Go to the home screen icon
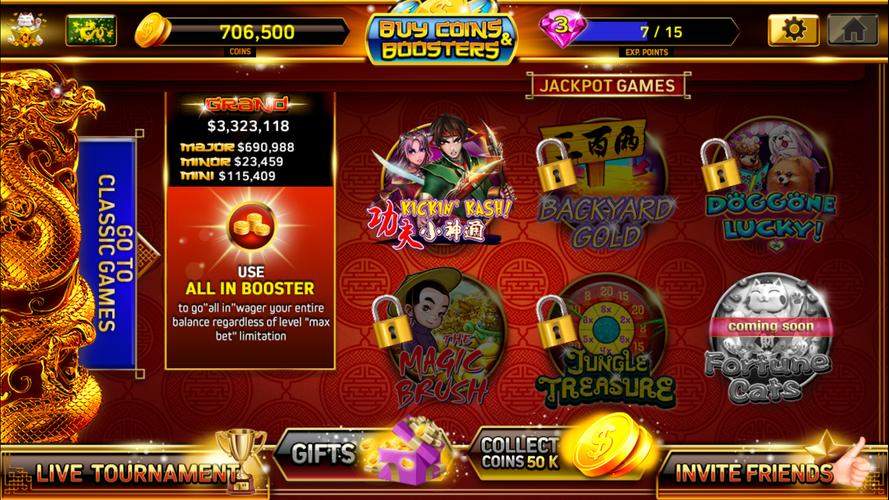Image resolution: width=889 pixels, height=500 pixels. click(x=852, y=30)
